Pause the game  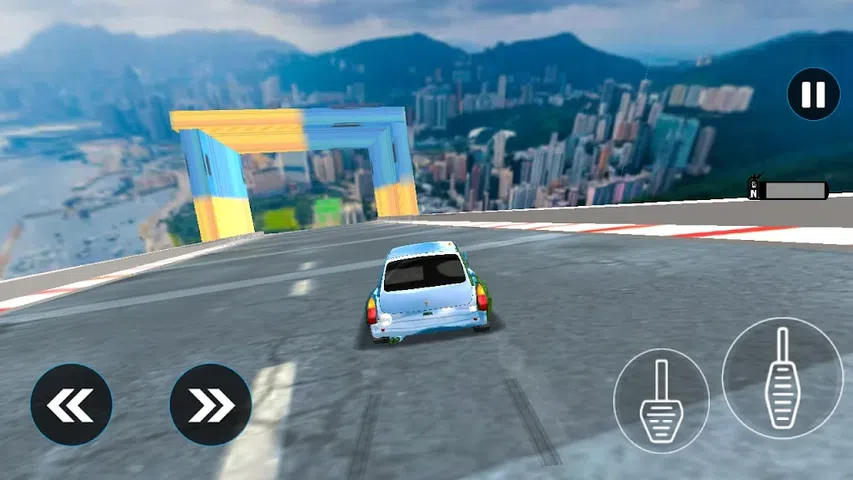click(x=813, y=95)
